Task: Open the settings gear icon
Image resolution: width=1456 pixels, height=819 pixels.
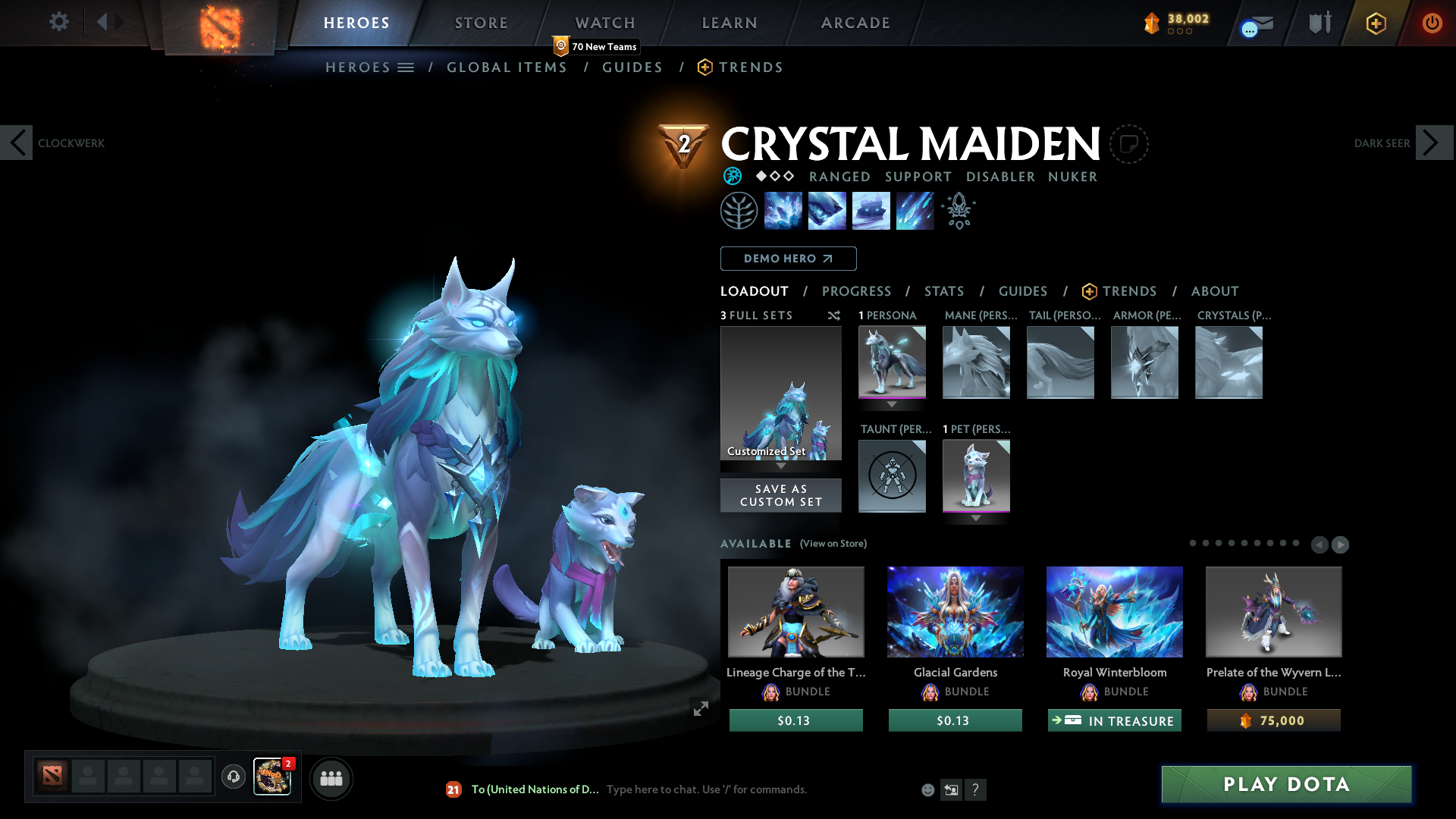Action: click(x=58, y=23)
